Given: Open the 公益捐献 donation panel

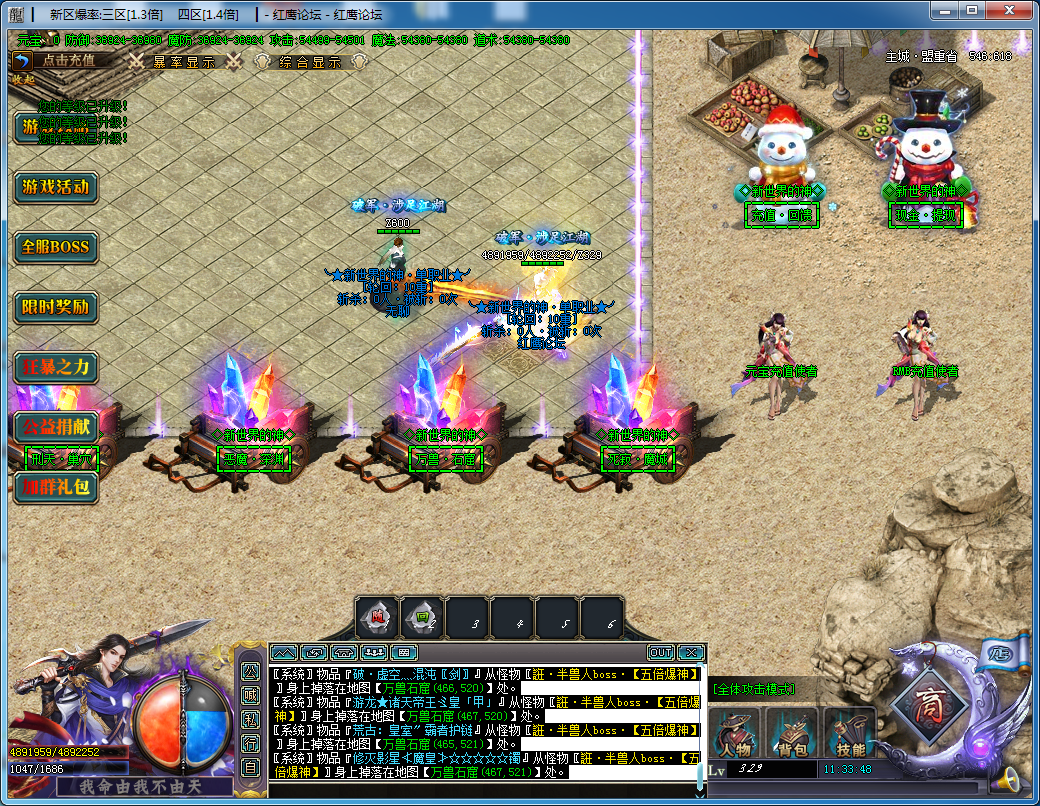Looking at the screenshot, I should 56,427.
